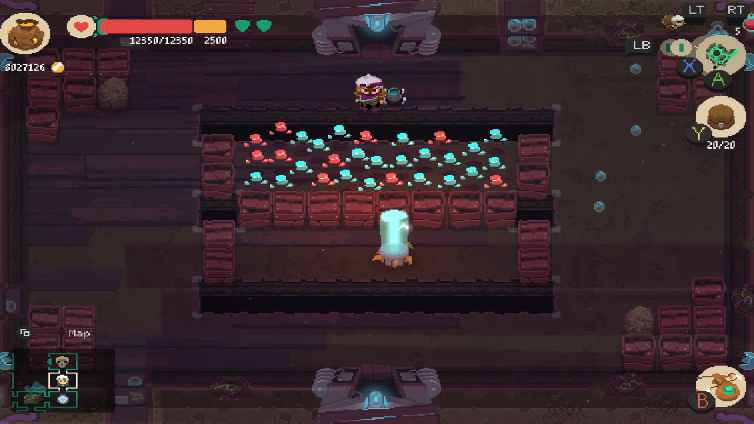This screenshot has height=424, width=754.
Task: Open the backpack inventory icon
Action: [720, 118]
